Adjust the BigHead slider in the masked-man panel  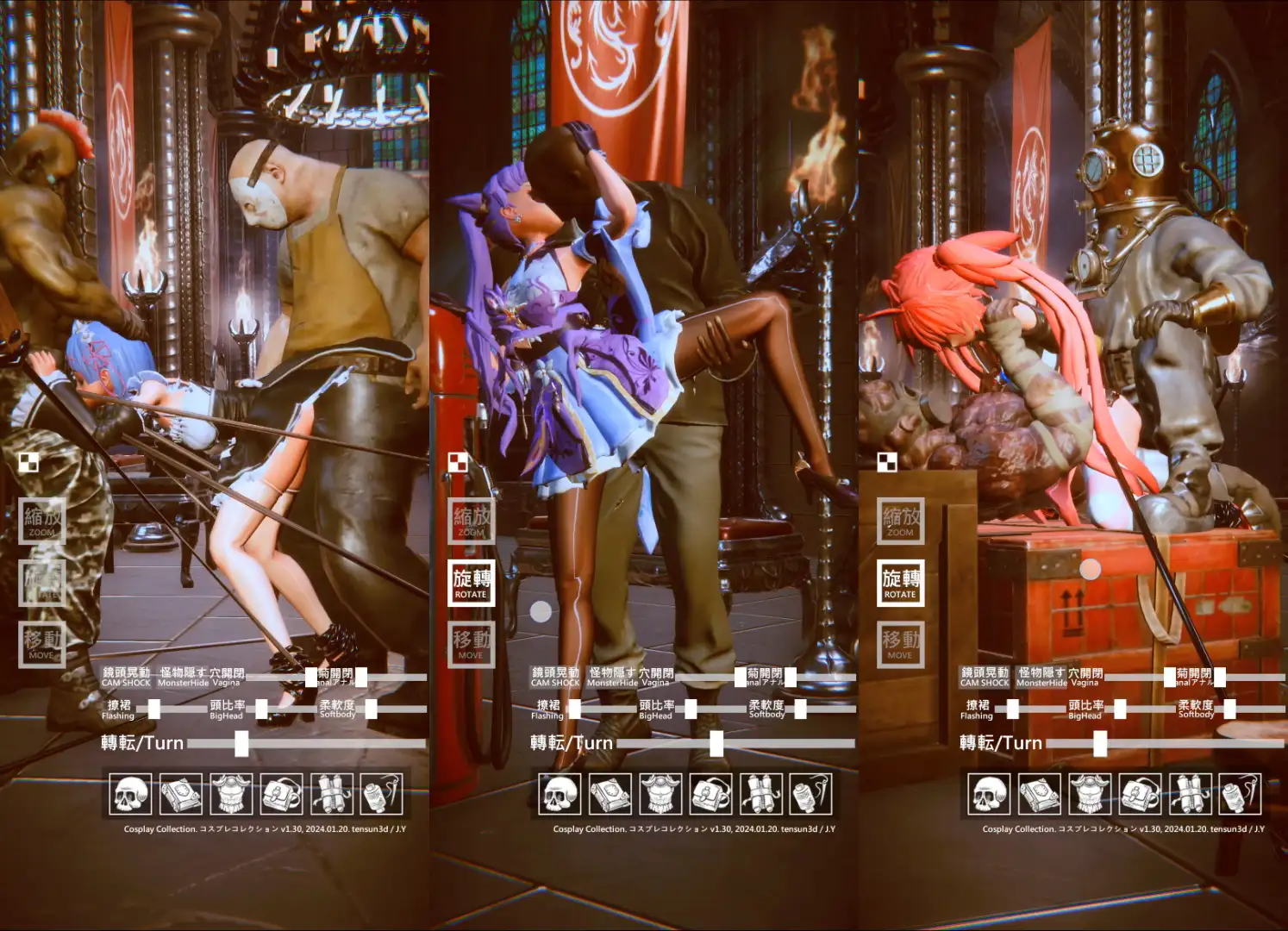coord(262,709)
